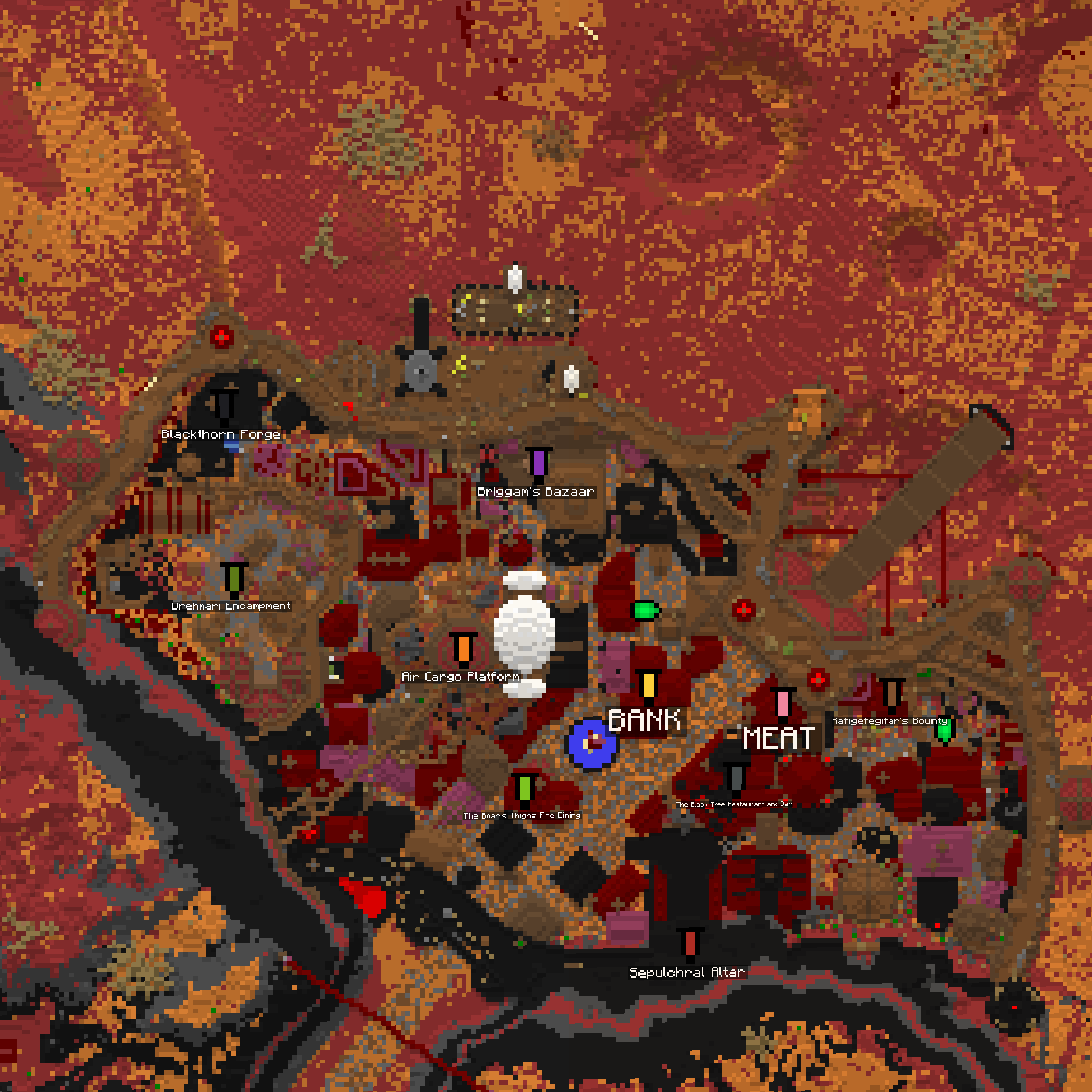Click the red Sepulchral Altar banner
Screen dimensions: 1092x1092
pyautogui.click(x=690, y=943)
